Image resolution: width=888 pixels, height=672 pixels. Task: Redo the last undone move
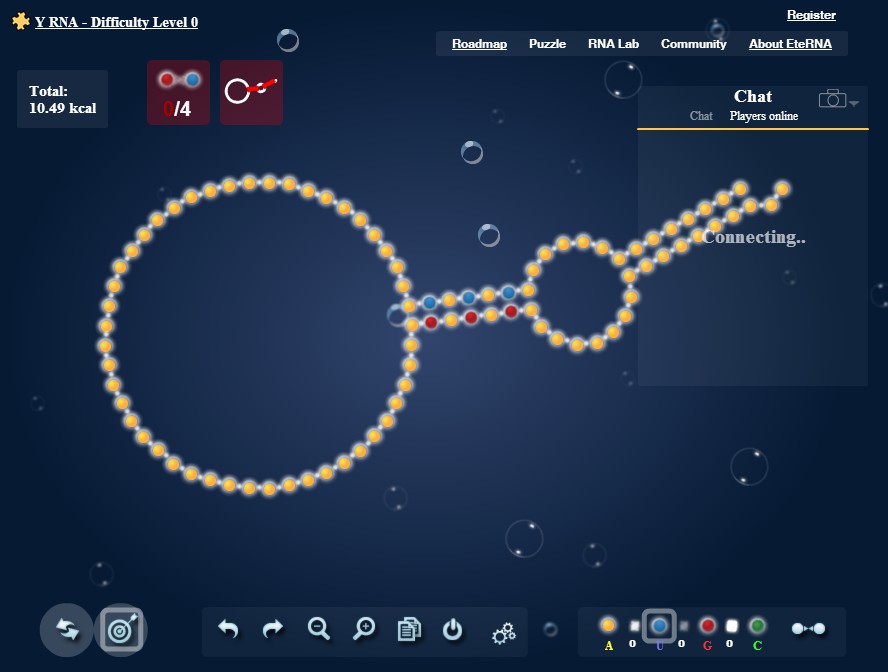point(272,630)
